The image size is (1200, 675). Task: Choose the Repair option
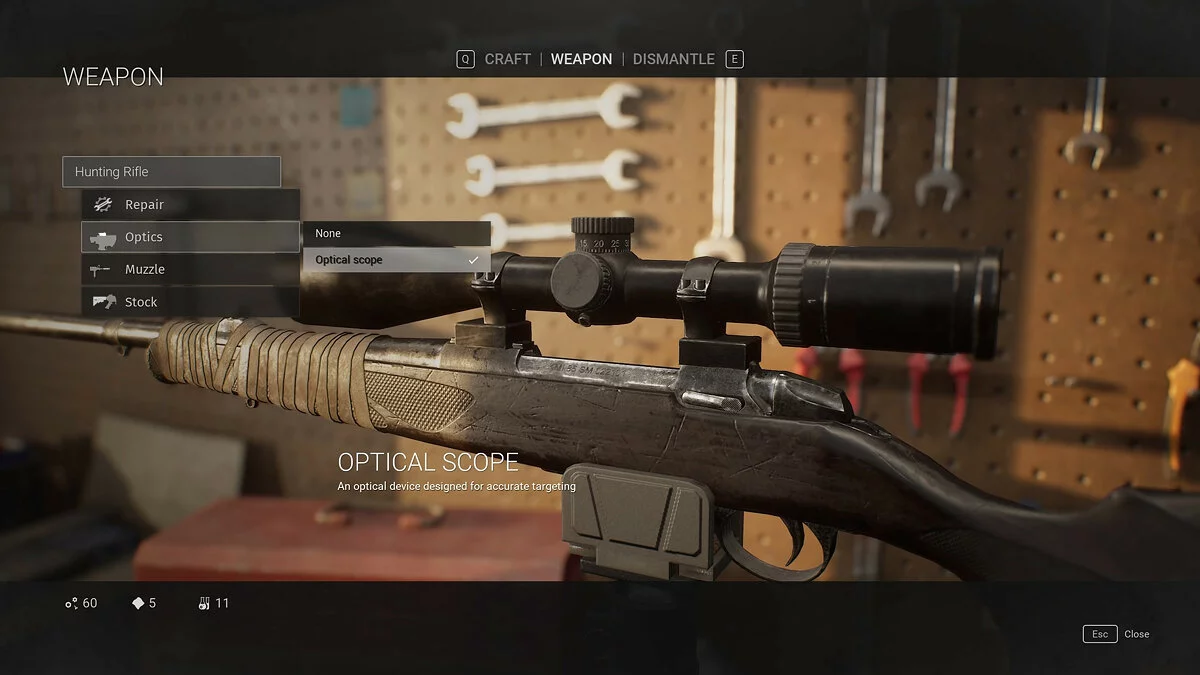(190, 205)
